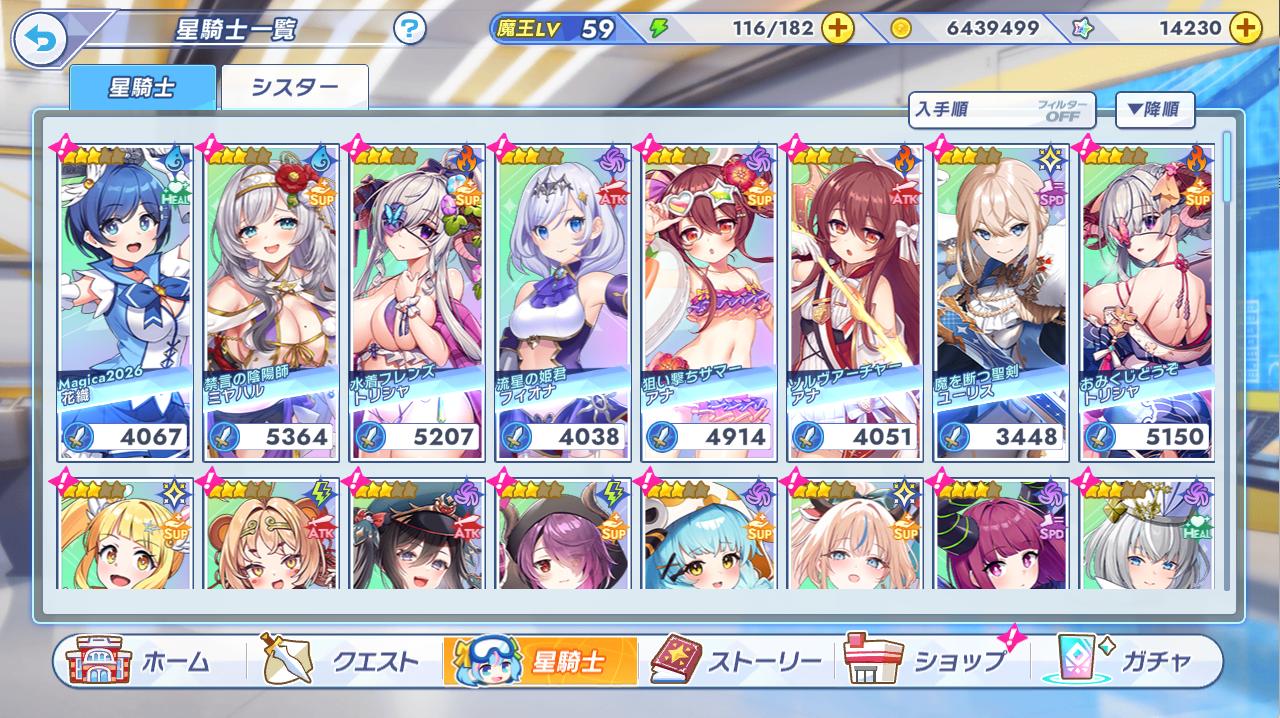Buy star gems with the plus button
The width and height of the screenshot is (1280, 718).
point(1244,28)
